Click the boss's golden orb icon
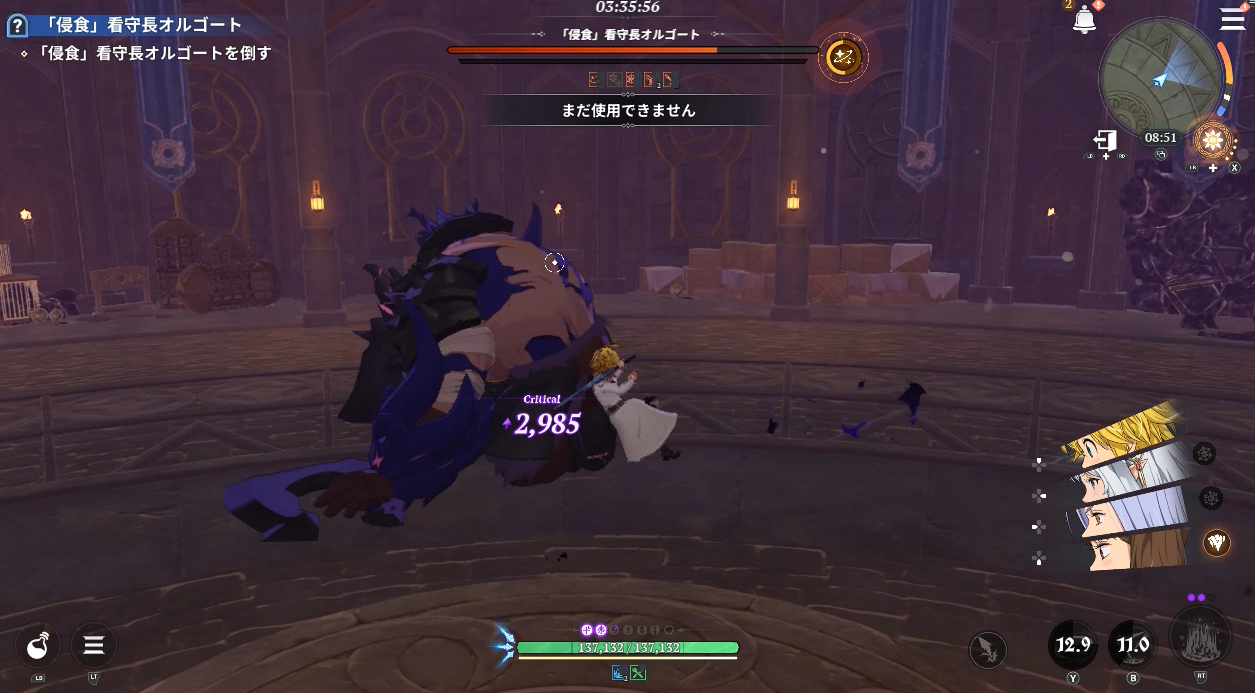 tap(842, 58)
